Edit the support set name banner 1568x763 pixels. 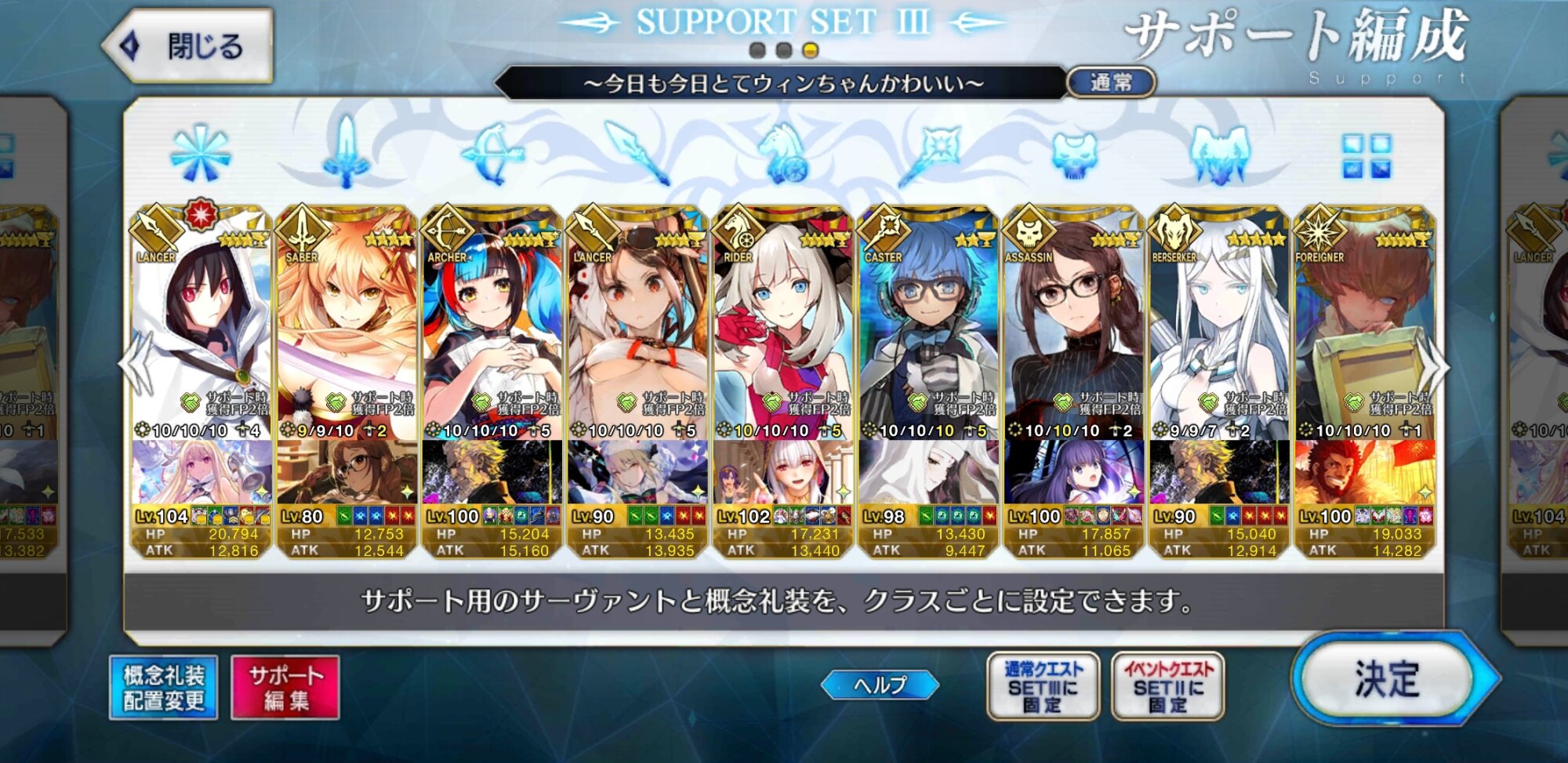click(782, 83)
